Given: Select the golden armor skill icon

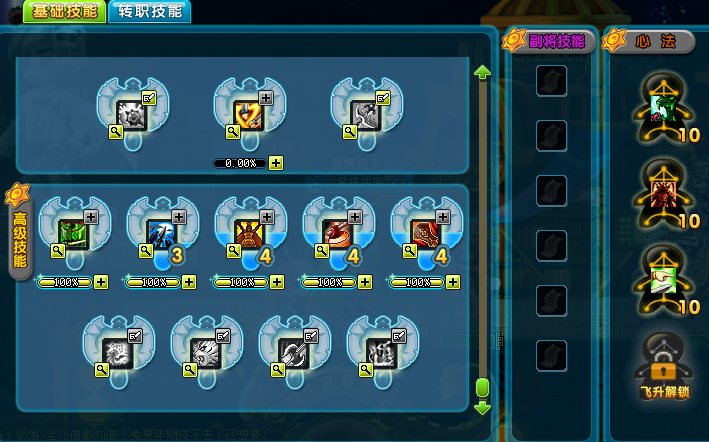Looking at the screenshot, I should click(x=248, y=232).
